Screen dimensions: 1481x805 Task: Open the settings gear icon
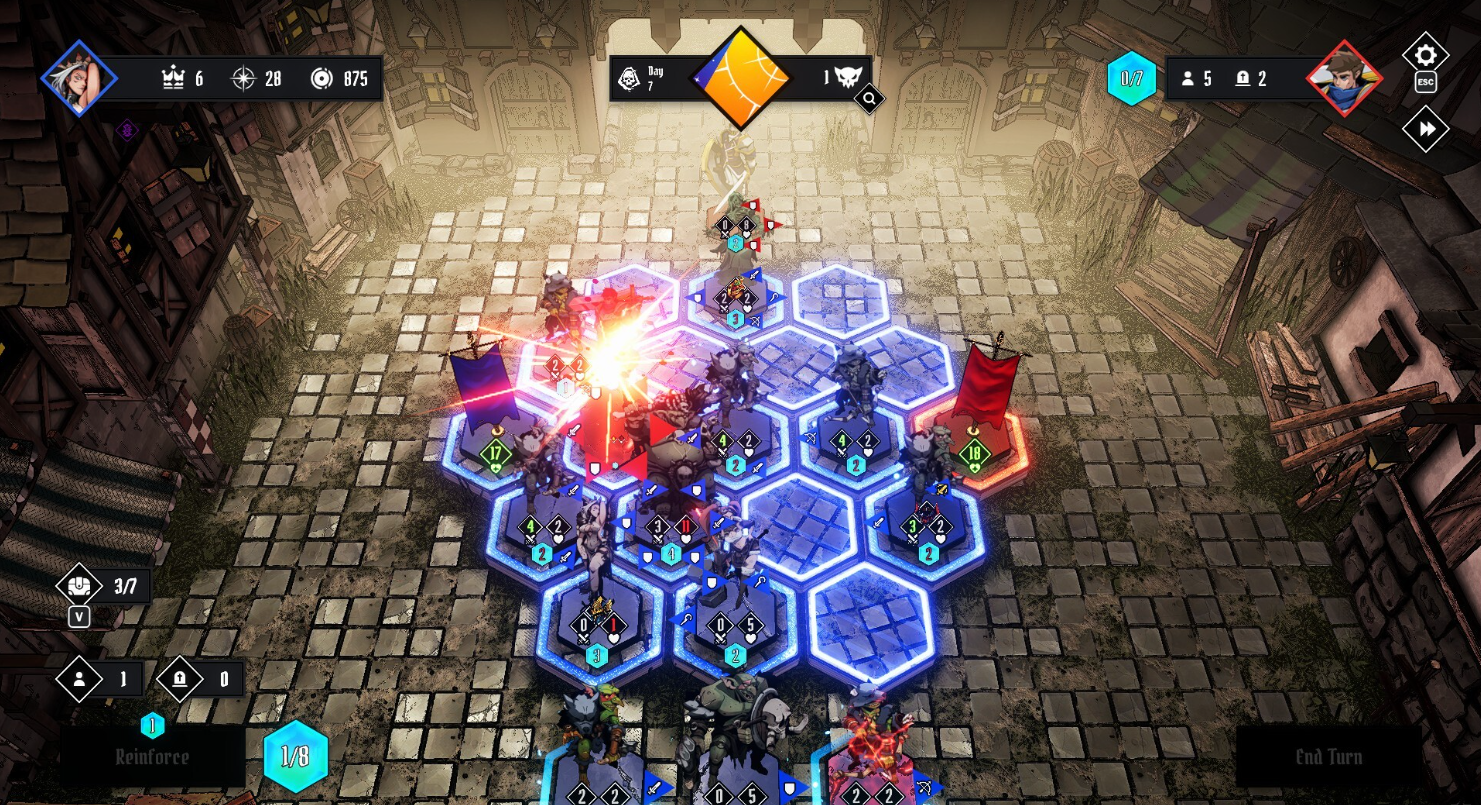tap(1427, 55)
